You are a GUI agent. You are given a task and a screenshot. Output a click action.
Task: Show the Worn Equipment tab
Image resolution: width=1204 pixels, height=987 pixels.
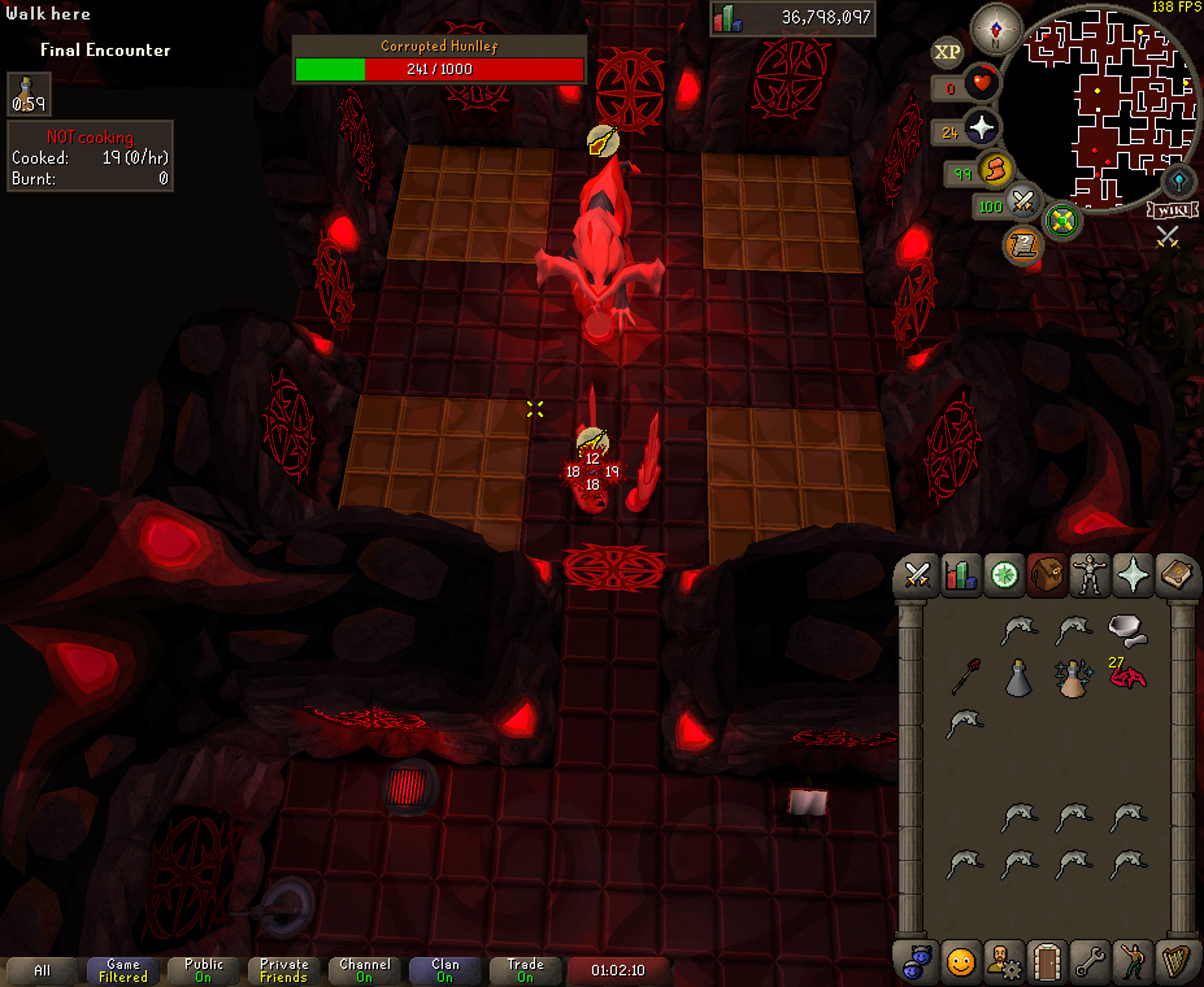[x=1090, y=575]
